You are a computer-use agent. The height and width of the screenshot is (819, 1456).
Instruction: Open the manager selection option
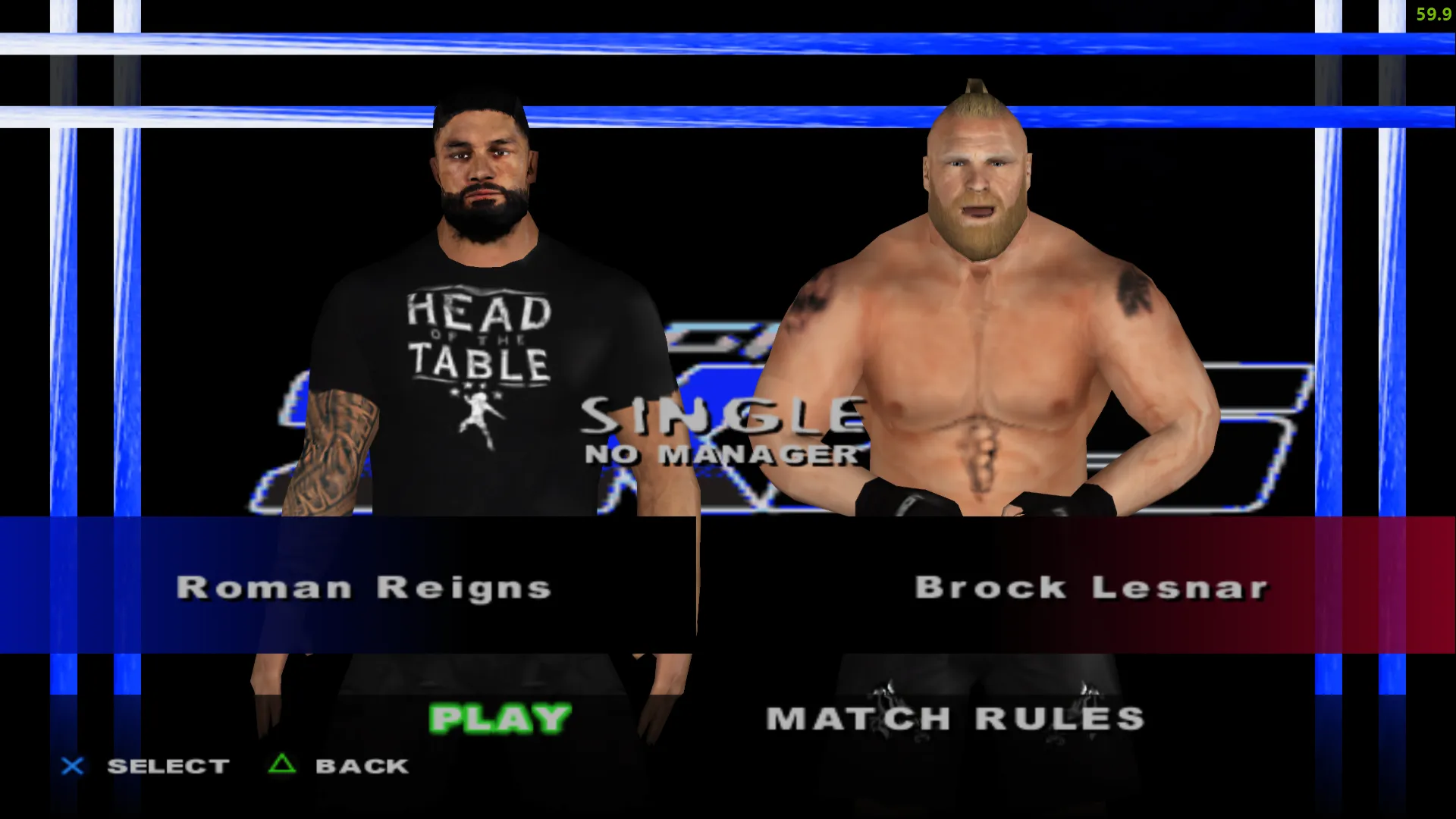tap(720, 455)
